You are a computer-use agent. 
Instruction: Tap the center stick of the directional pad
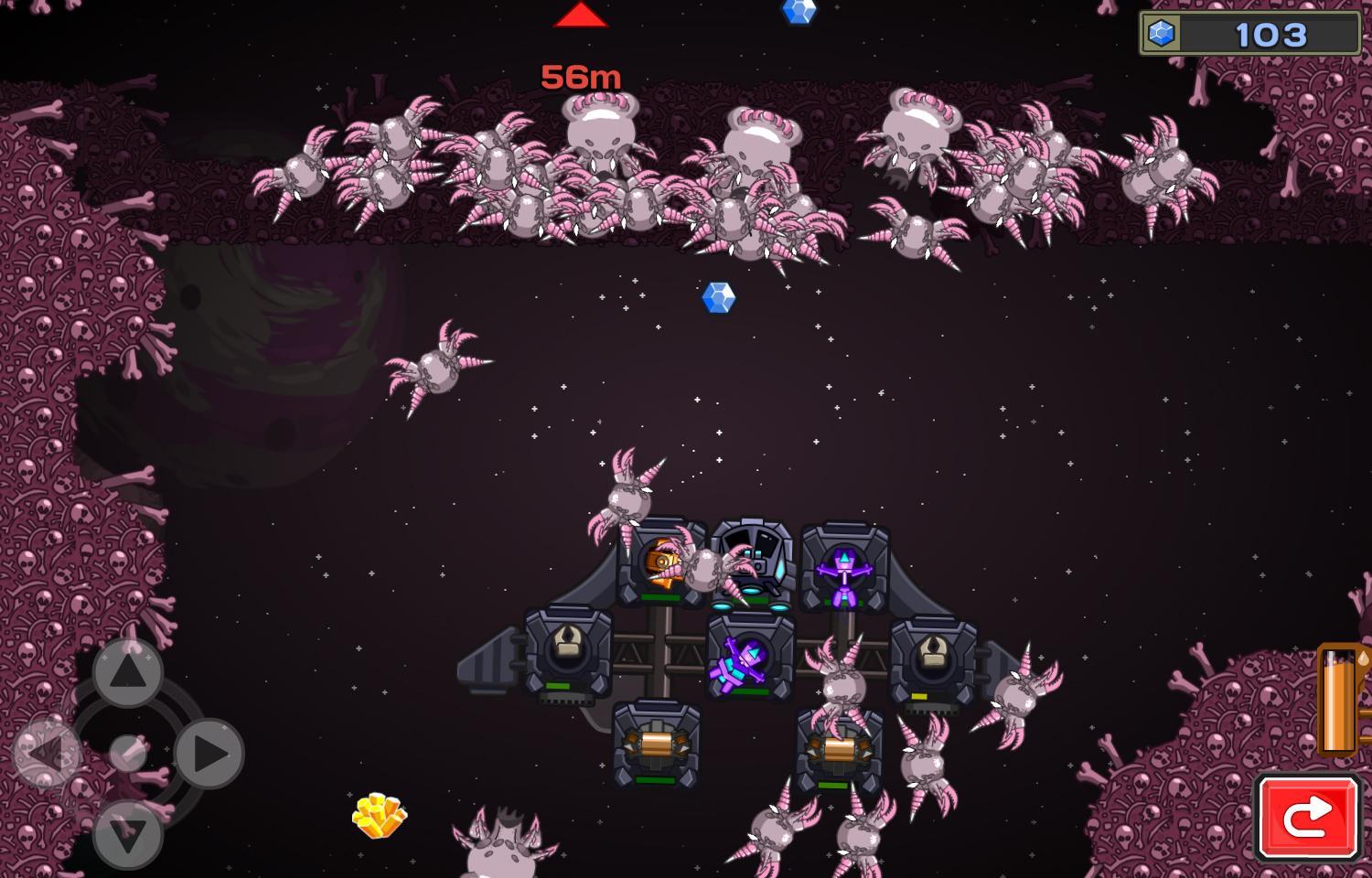pyautogui.click(x=126, y=752)
